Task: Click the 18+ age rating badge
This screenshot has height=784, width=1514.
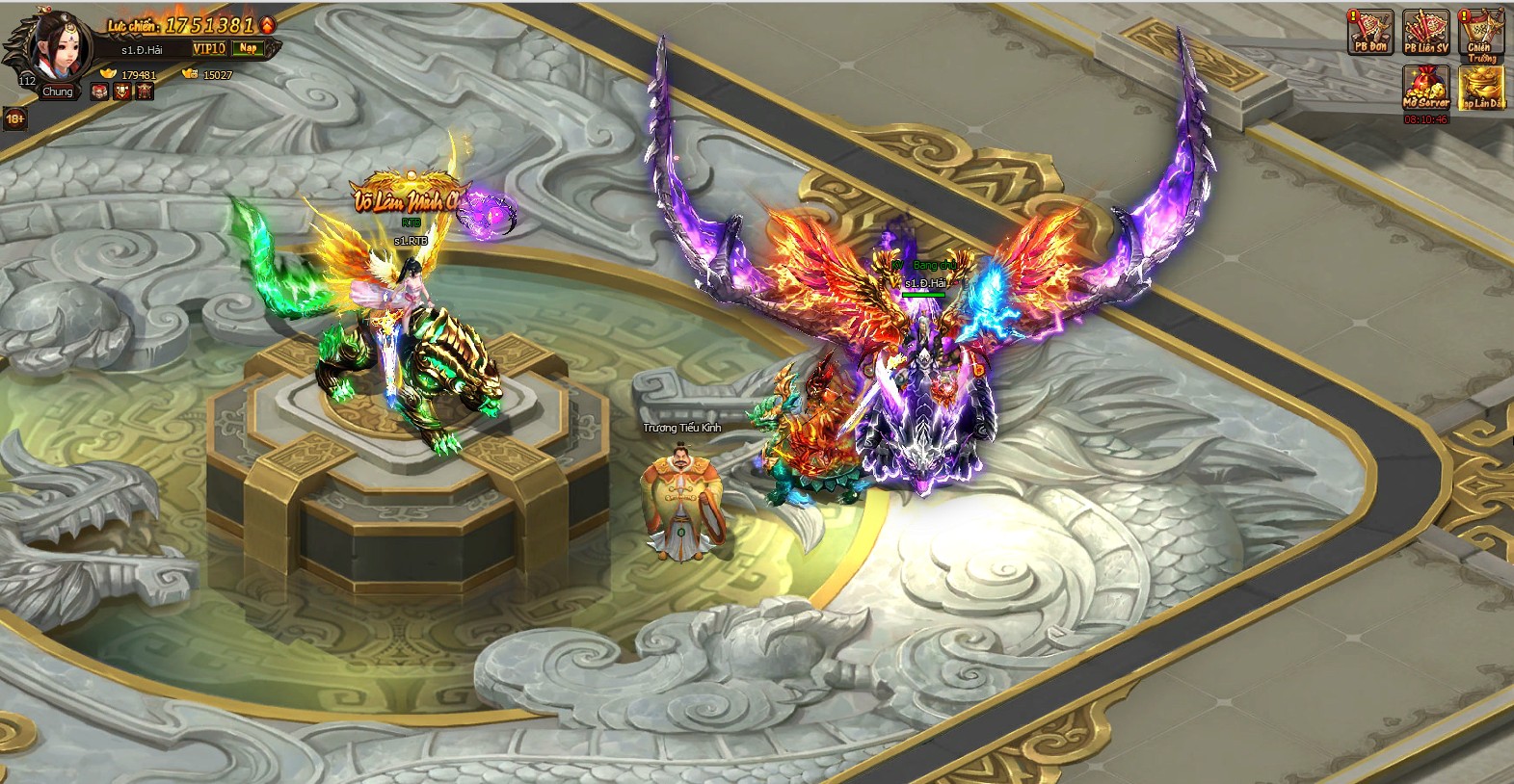Action: pyautogui.click(x=15, y=118)
